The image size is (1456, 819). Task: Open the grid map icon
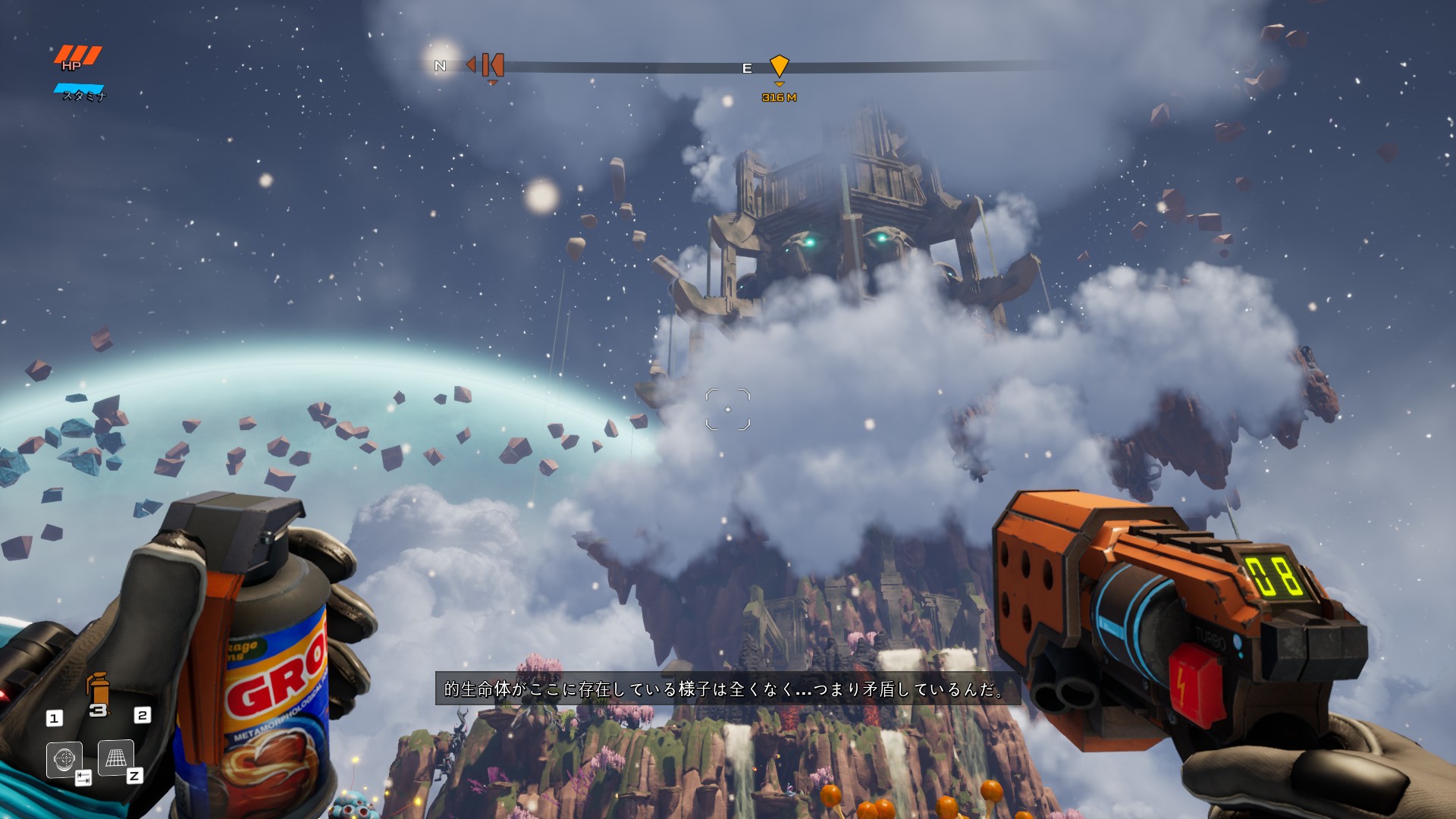115,758
